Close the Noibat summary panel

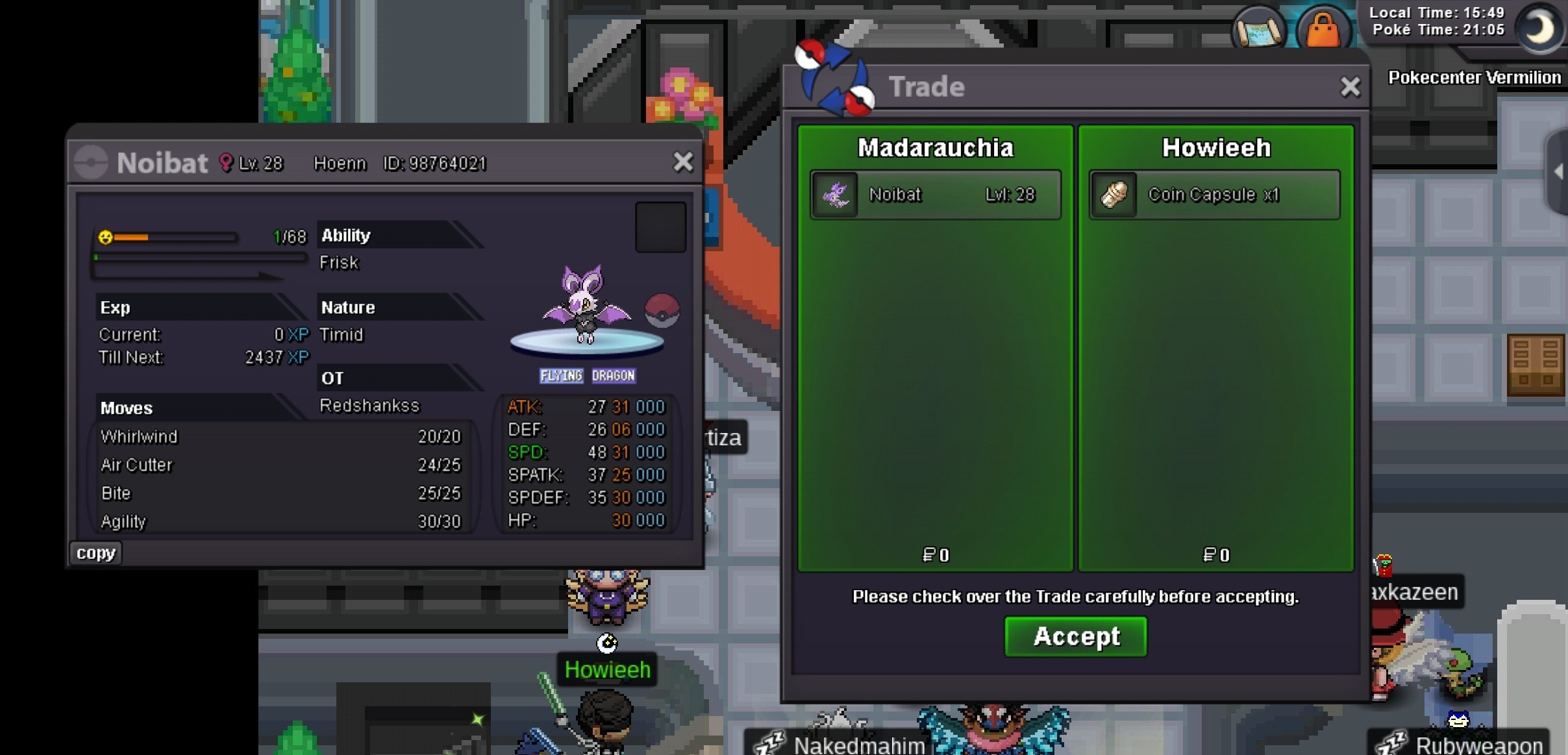click(x=682, y=162)
